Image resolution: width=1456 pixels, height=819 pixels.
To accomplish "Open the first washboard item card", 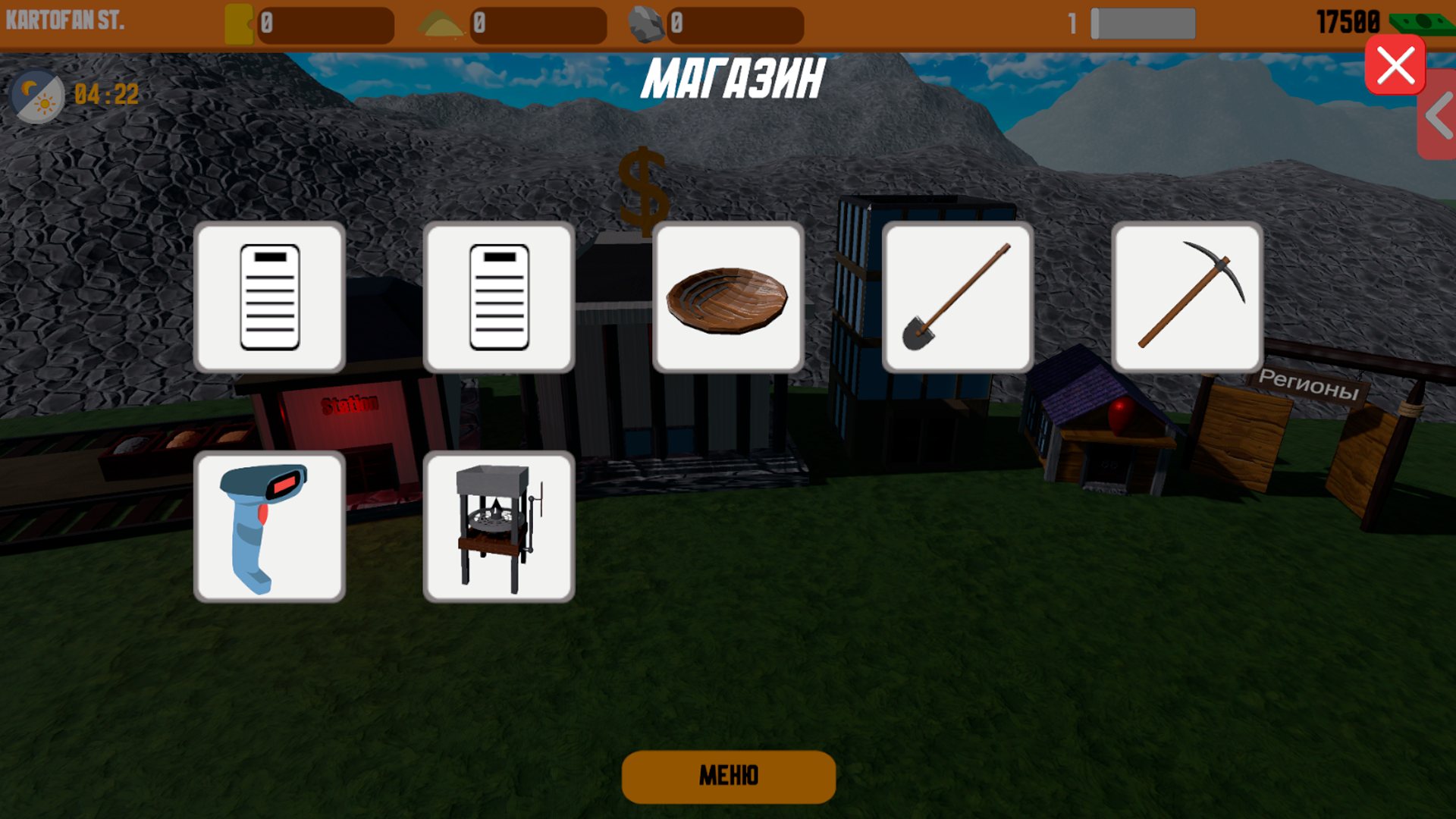I will click(x=271, y=297).
